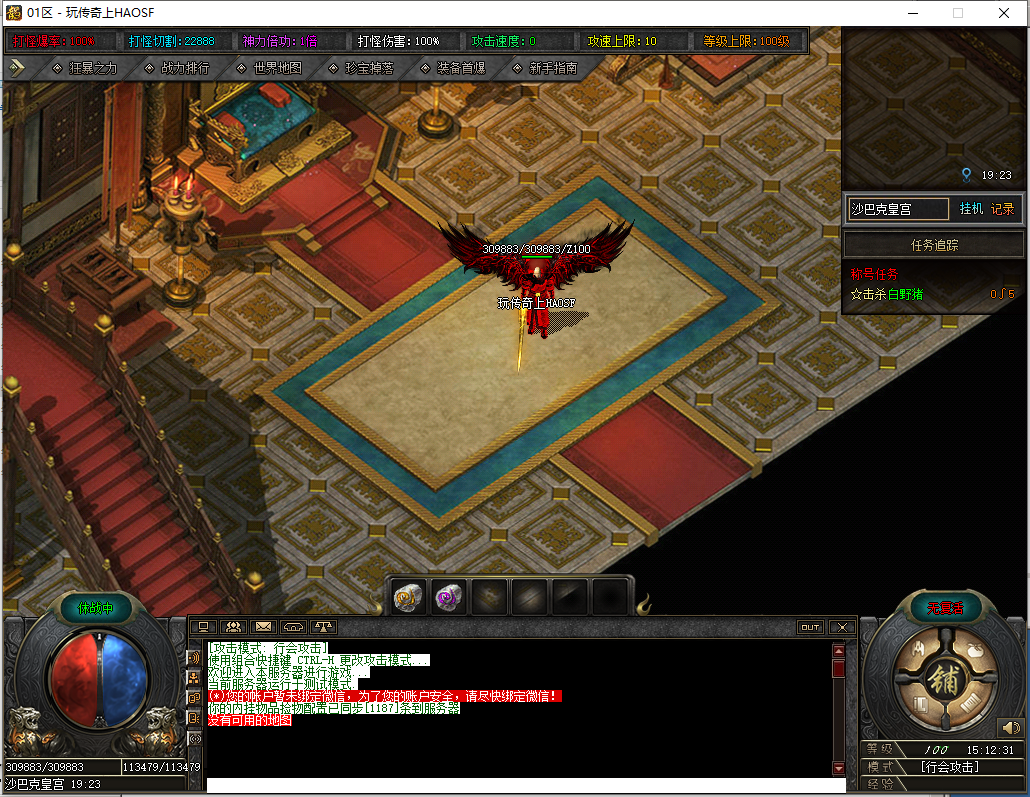Open the 战力排行 power ranking
This screenshot has height=797, width=1030.
coord(177,69)
